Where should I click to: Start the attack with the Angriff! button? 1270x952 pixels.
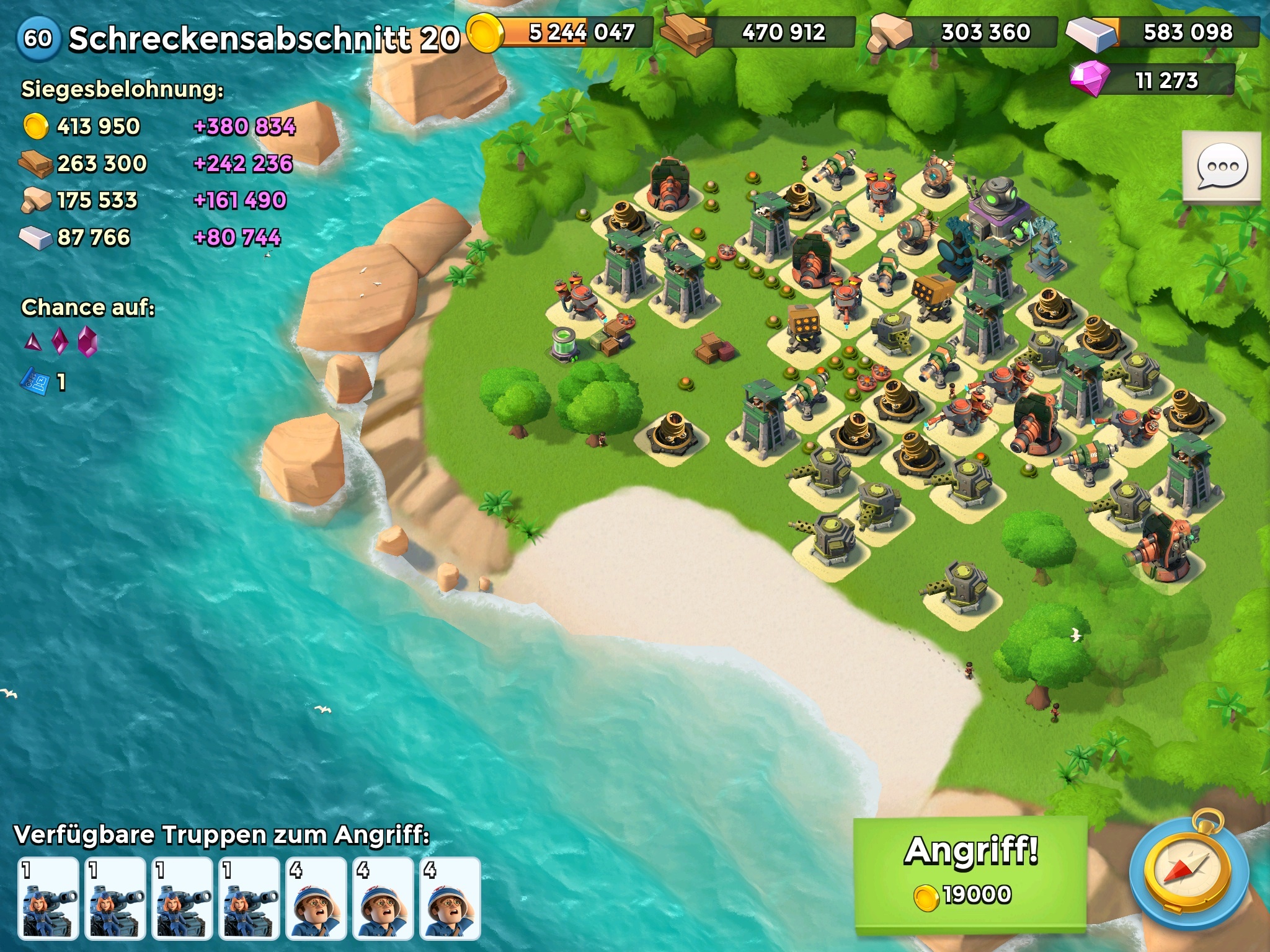tap(970, 873)
